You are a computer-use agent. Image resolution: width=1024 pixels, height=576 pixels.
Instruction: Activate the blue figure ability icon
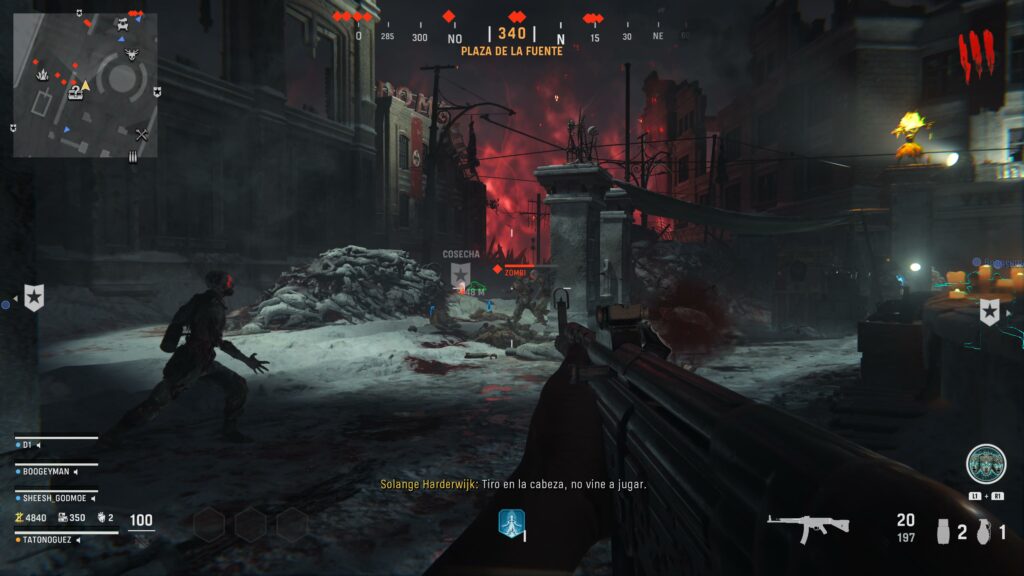pos(512,522)
